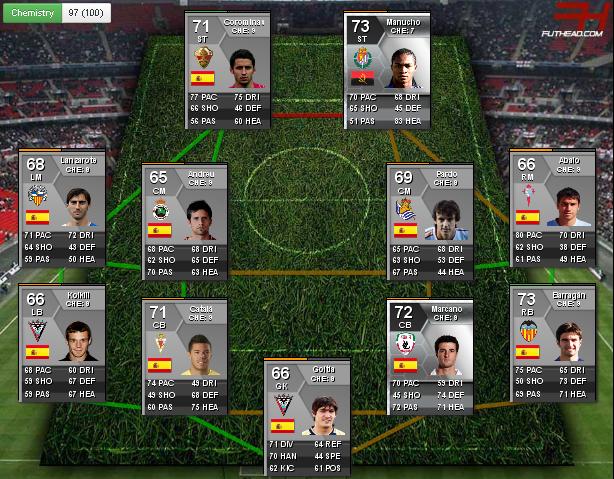Choose Manucho's 73-rated striker card
This screenshot has height=479, width=614.
pos(386,70)
